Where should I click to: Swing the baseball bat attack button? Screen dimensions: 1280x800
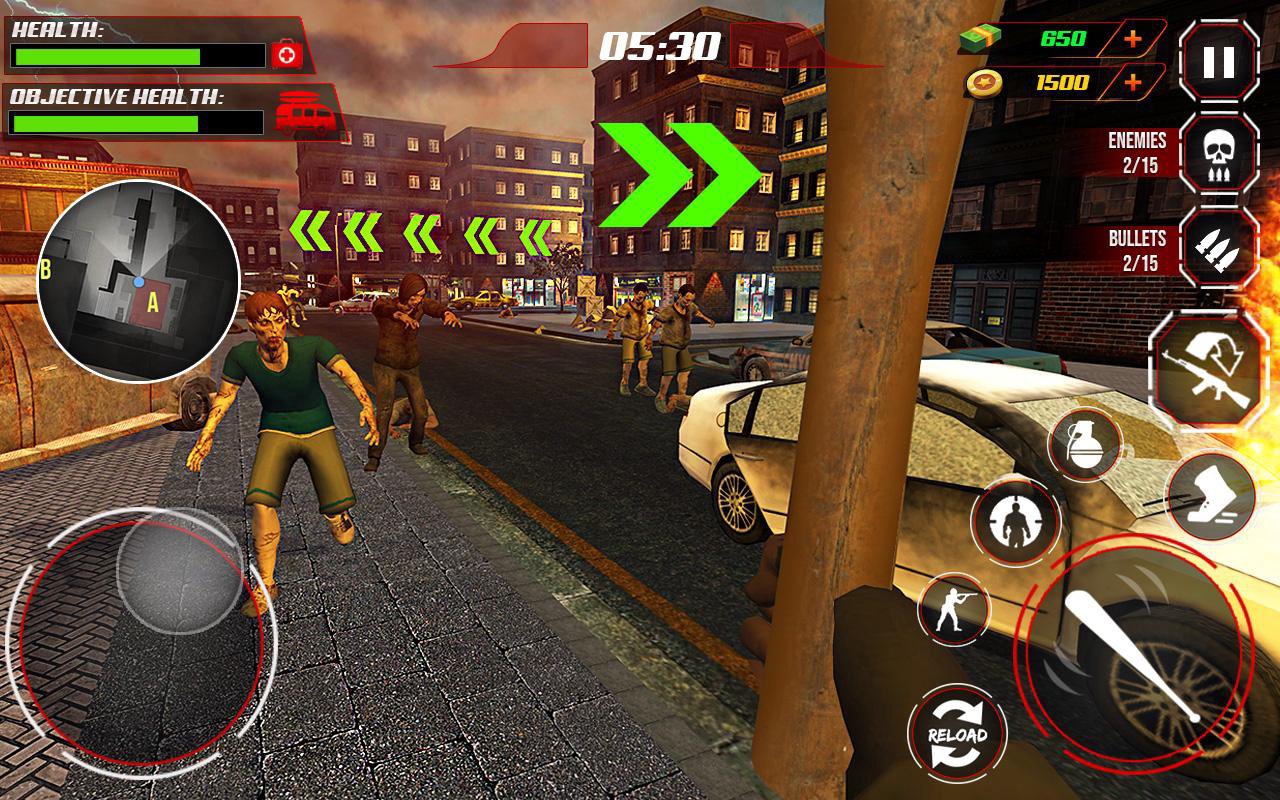pyautogui.click(x=1131, y=653)
